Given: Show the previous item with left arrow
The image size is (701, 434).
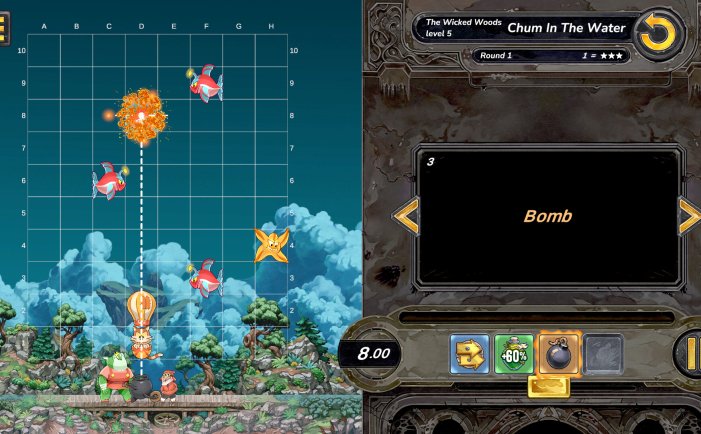Looking at the screenshot, I should [x=405, y=216].
